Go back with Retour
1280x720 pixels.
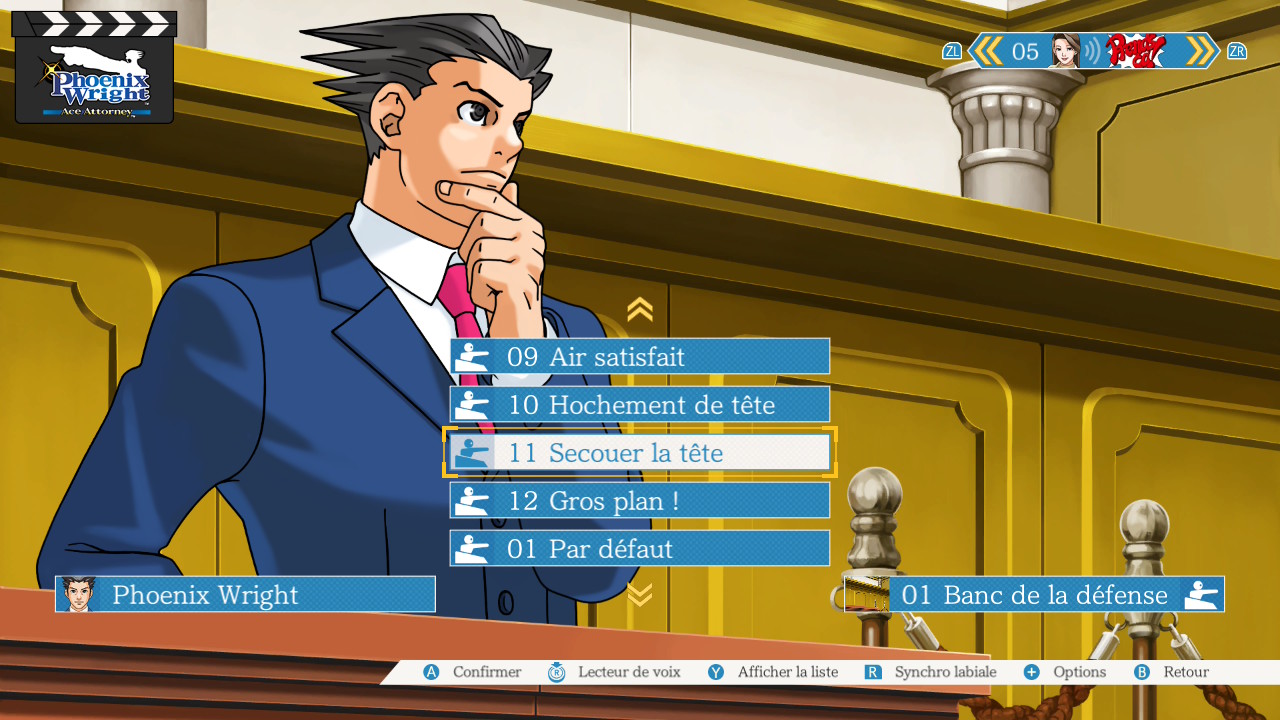tap(1173, 672)
